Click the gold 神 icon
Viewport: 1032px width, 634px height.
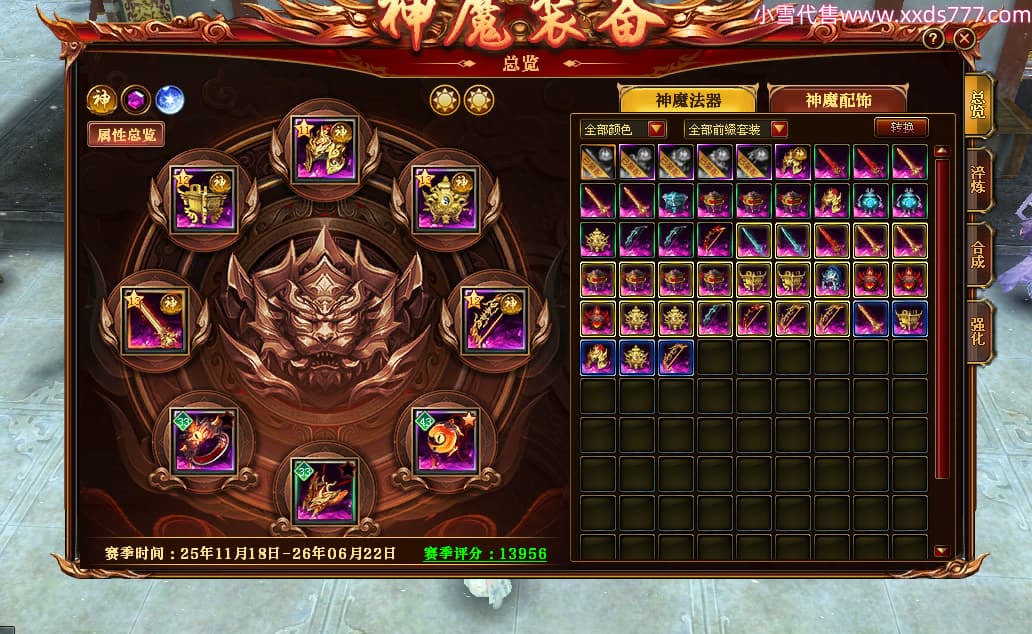click(102, 100)
